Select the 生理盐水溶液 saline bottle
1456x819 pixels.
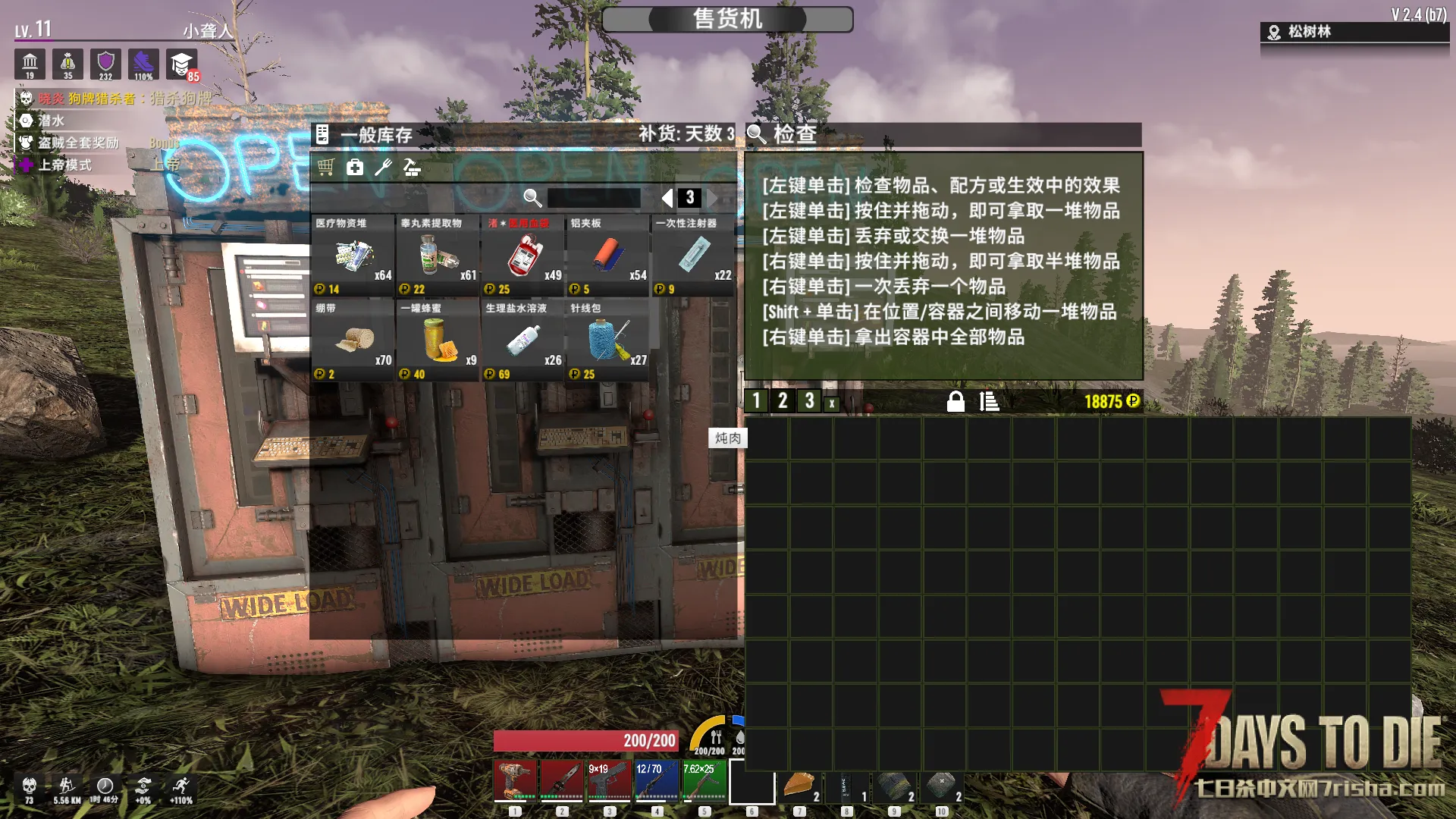point(522,340)
